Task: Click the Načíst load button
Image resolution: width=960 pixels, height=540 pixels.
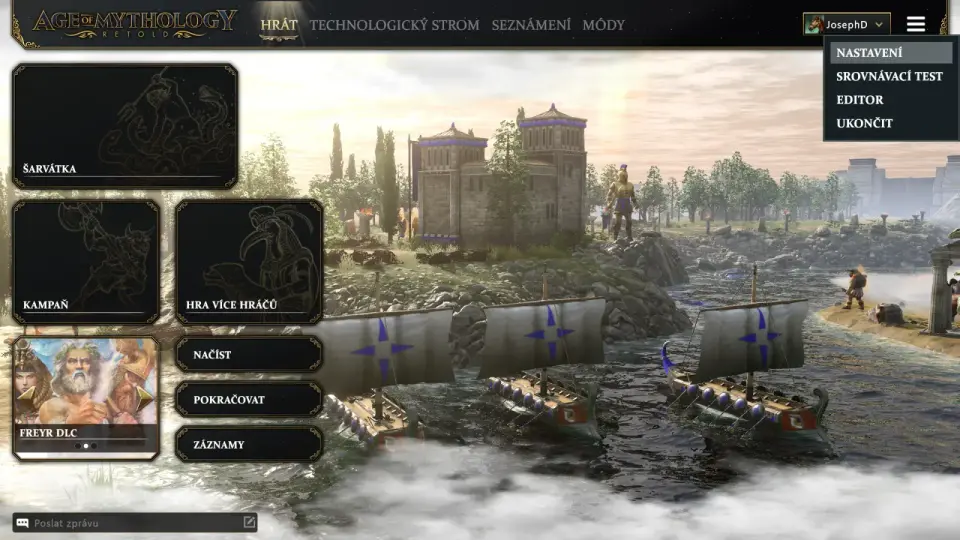Action: coord(249,354)
